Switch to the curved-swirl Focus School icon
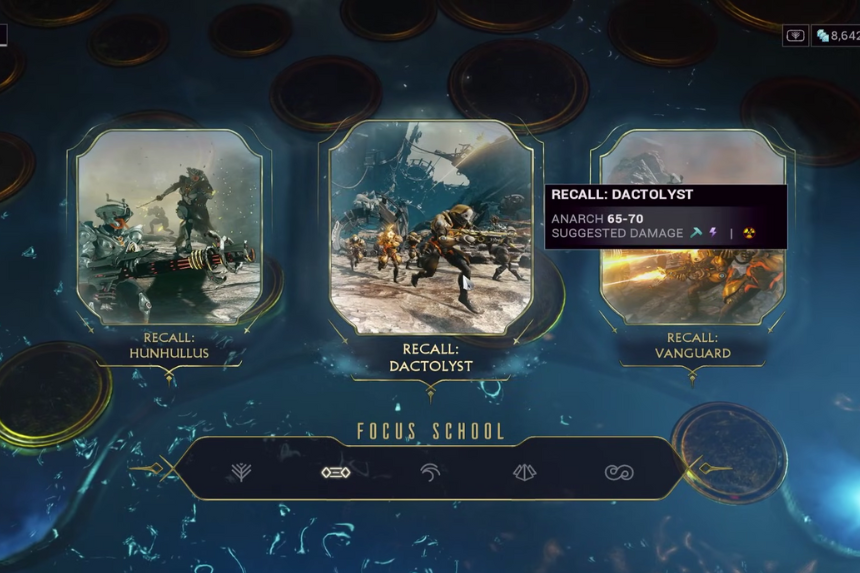Image resolution: width=860 pixels, height=573 pixels. [x=430, y=472]
